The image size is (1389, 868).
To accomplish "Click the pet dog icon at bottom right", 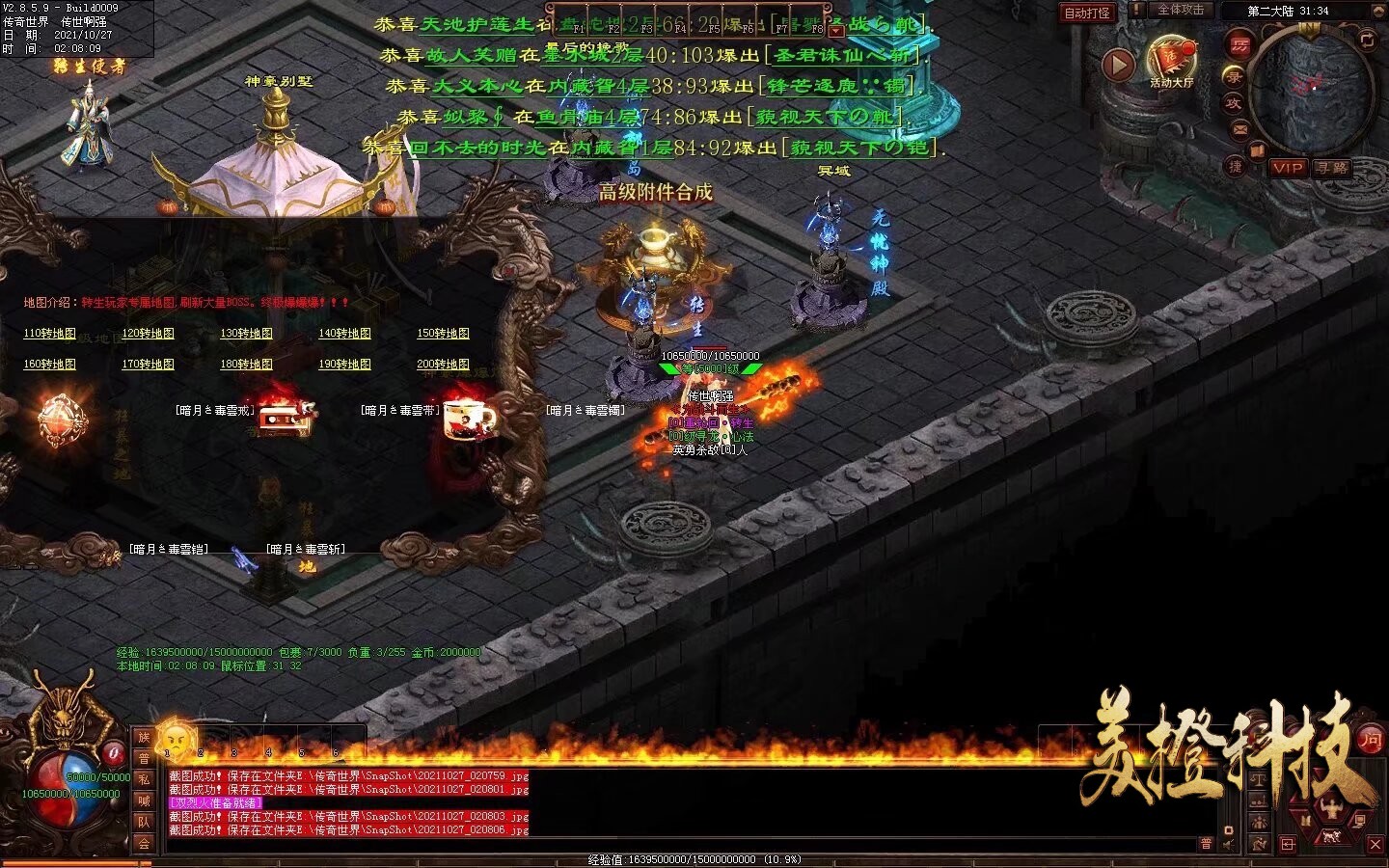I will pyautogui.click(x=1330, y=837).
